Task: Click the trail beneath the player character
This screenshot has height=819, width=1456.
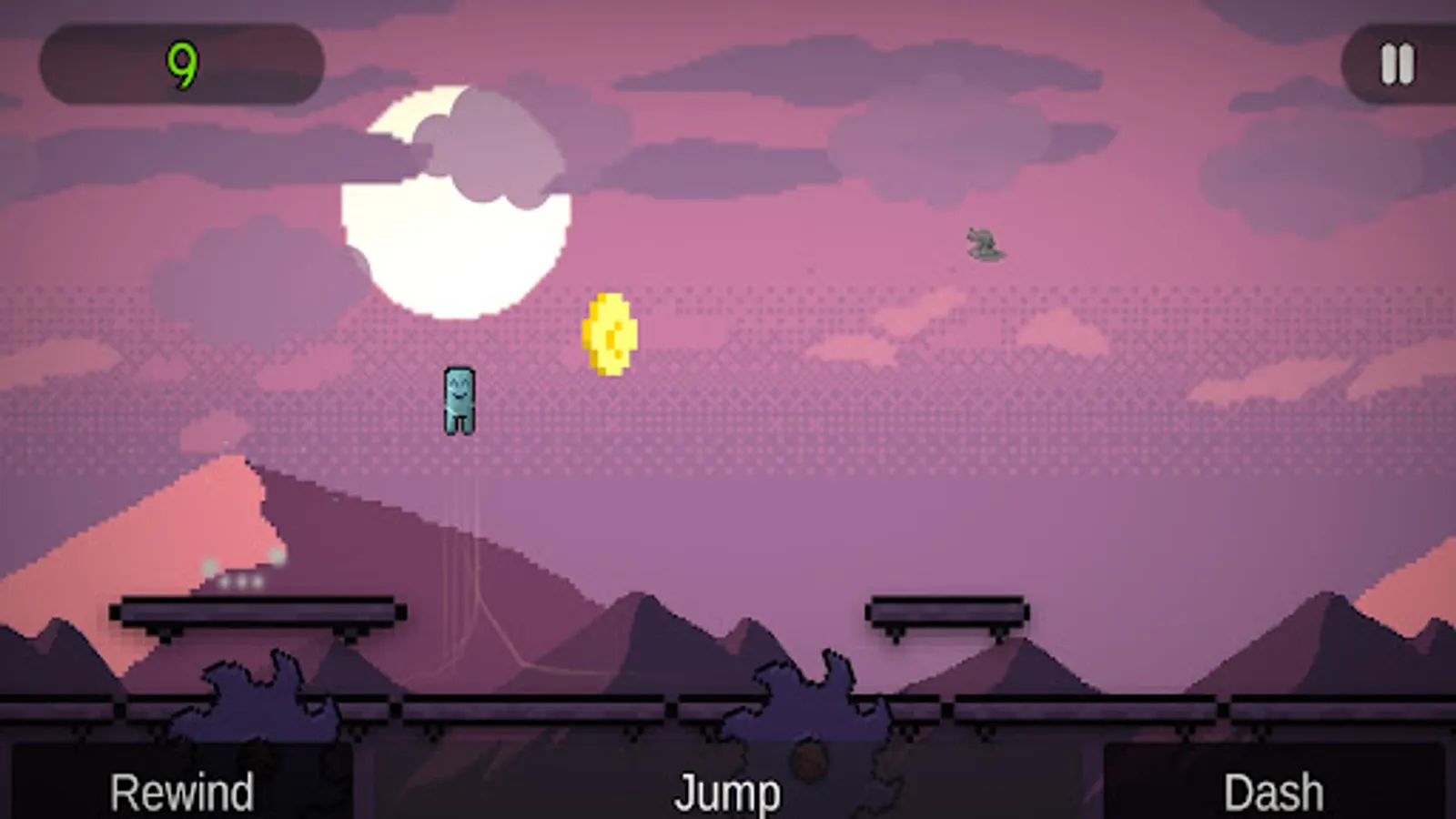Action: point(464,510)
